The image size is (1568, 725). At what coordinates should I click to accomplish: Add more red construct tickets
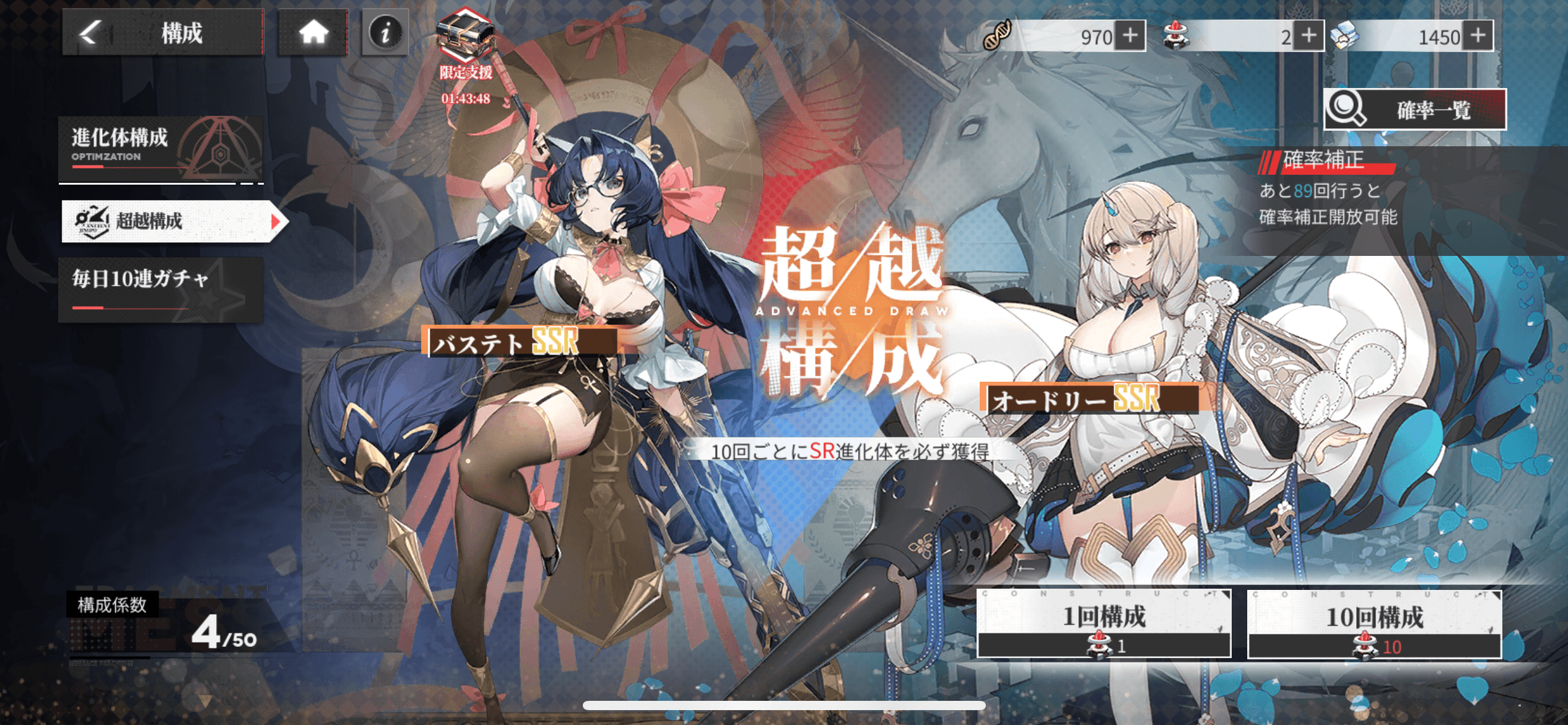[x=1309, y=36]
